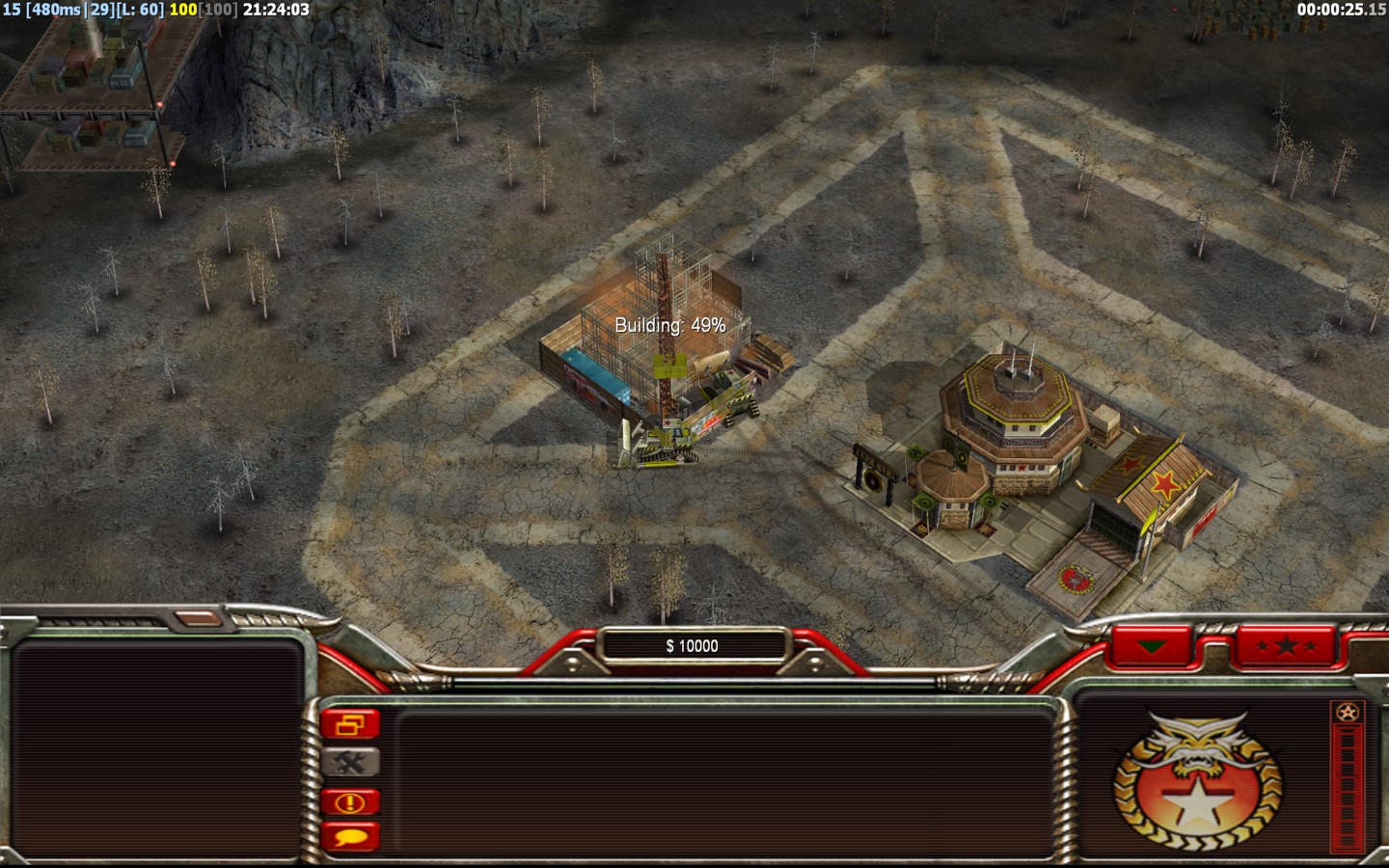Image resolution: width=1389 pixels, height=868 pixels.
Task: Click the star medal above the experience bar
Action: 1348,713
